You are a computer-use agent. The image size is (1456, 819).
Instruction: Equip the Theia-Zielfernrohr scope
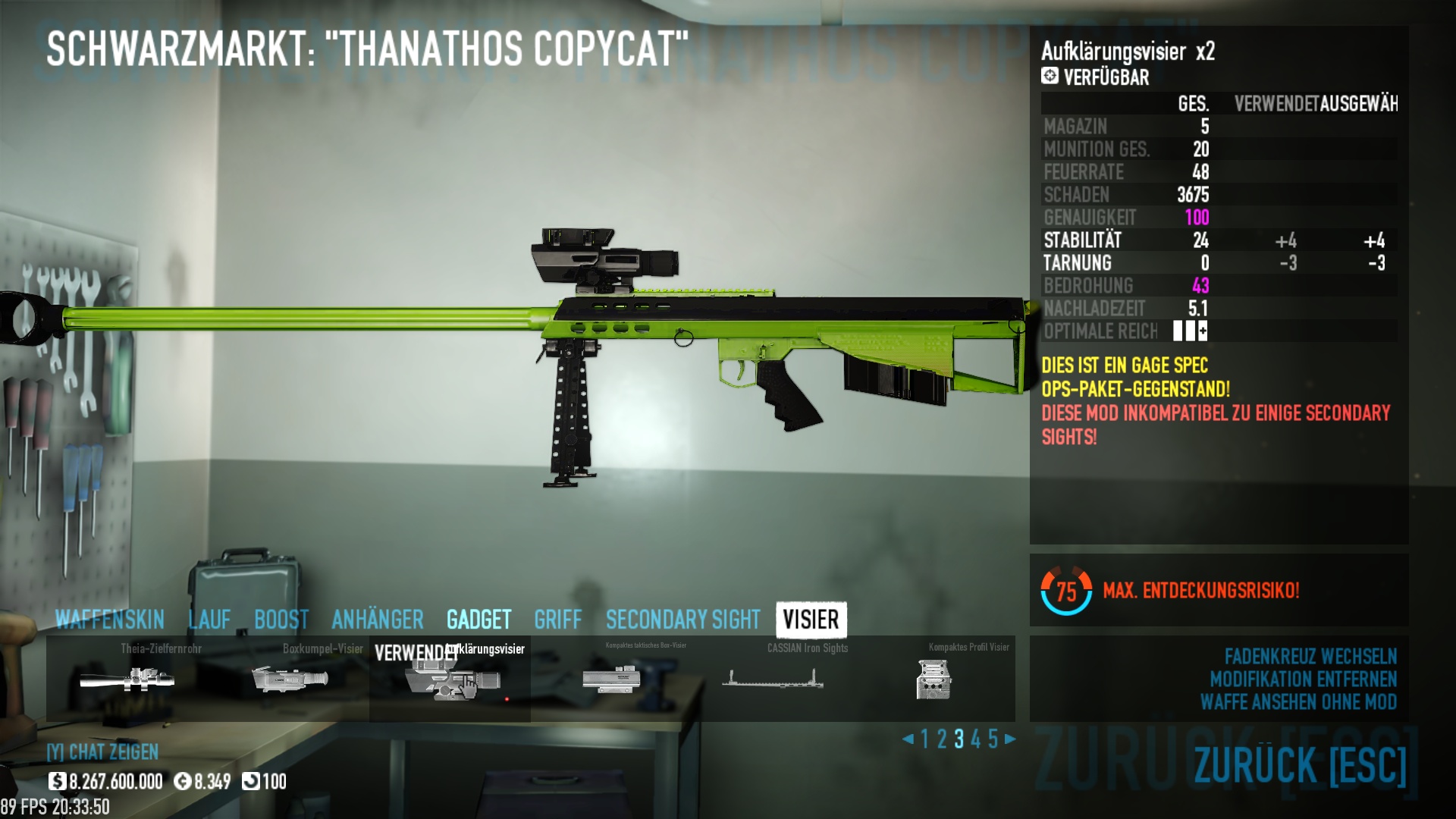pyautogui.click(x=127, y=679)
